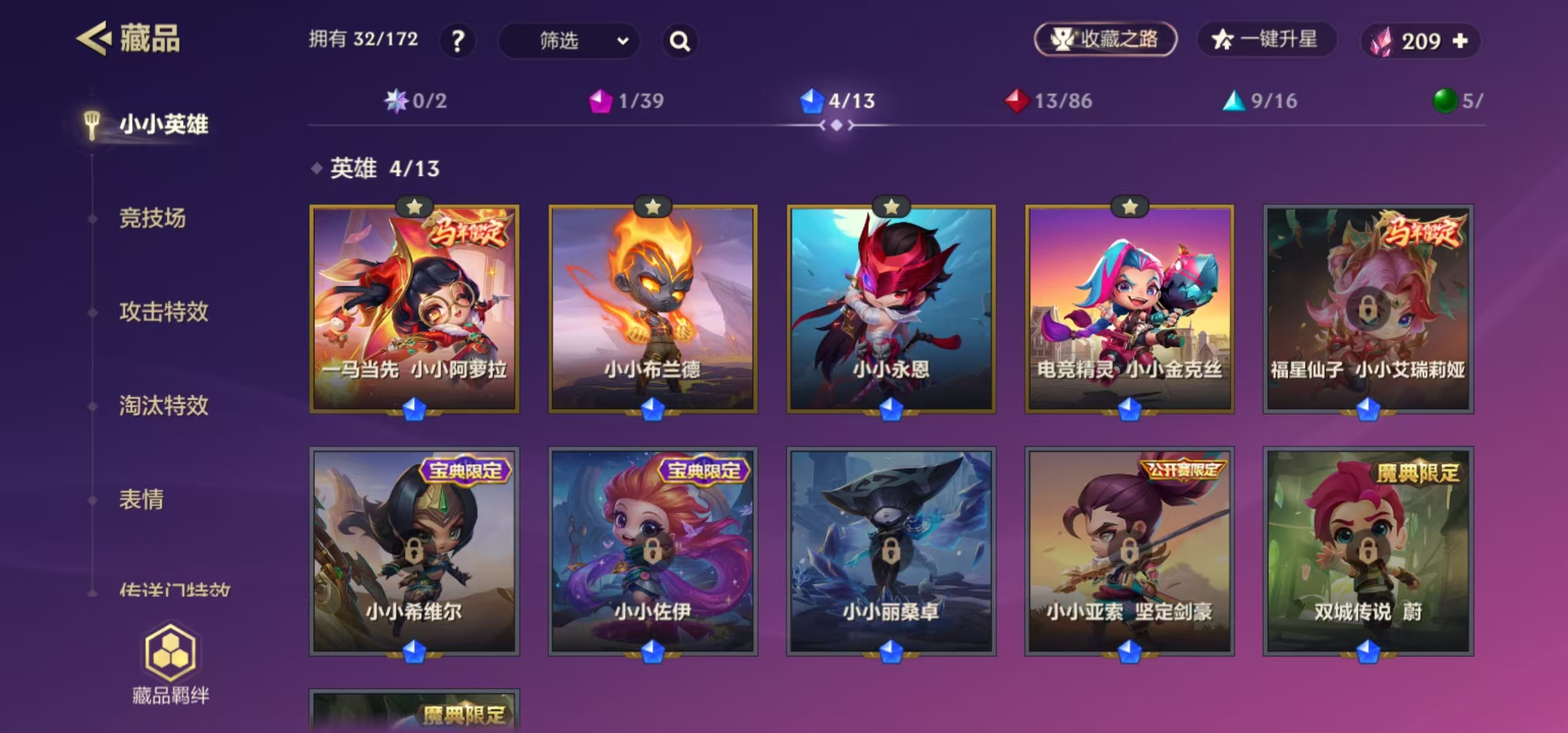Activate 一键升星 star upgrade button
The image size is (1568, 733).
1265,39
